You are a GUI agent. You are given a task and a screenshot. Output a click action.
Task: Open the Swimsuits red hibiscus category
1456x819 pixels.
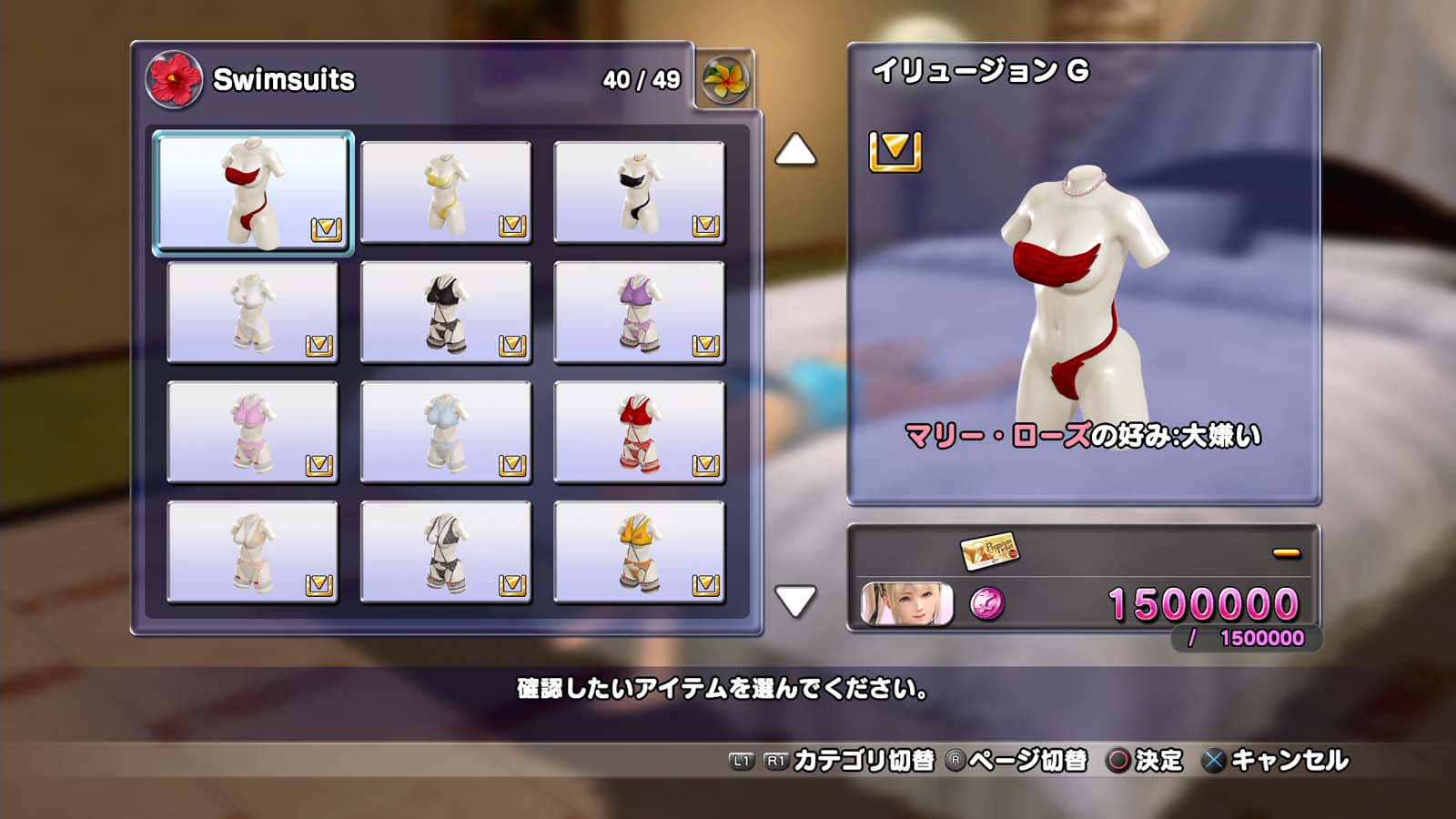[174, 79]
